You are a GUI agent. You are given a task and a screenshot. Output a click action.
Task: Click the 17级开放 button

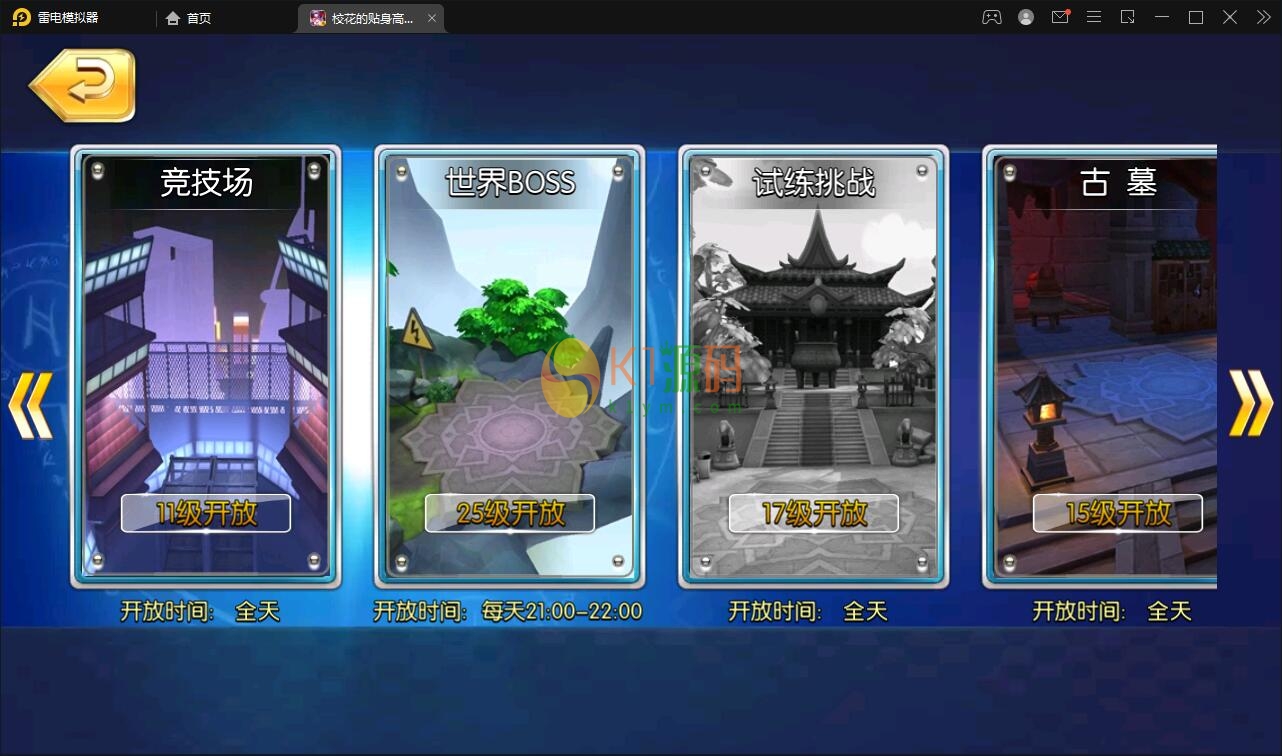[814, 514]
